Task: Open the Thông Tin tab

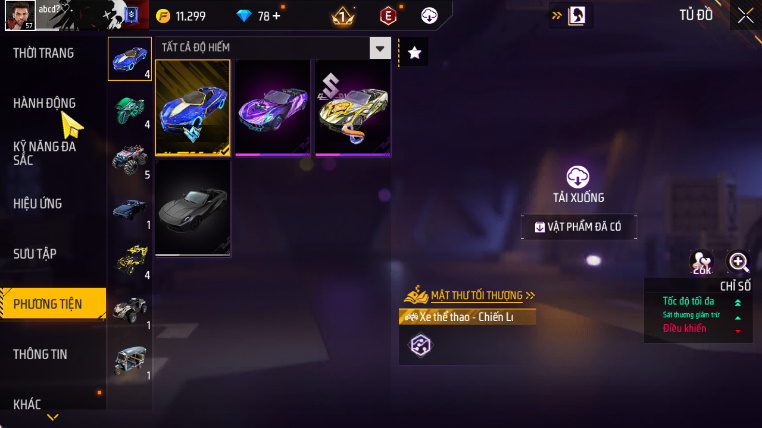Action: (39, 354)
